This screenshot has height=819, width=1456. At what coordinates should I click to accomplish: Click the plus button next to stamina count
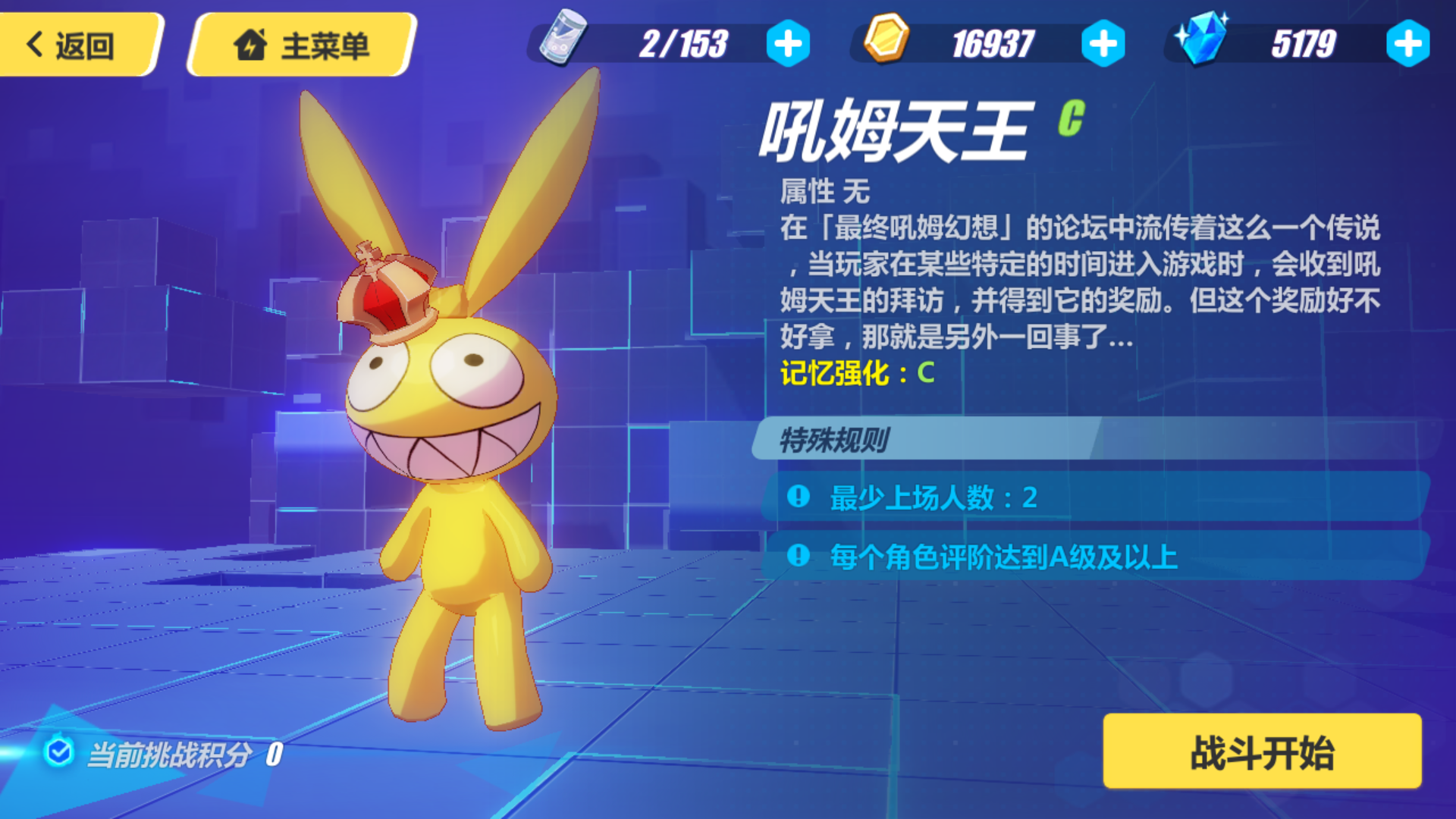coord(790,44)
